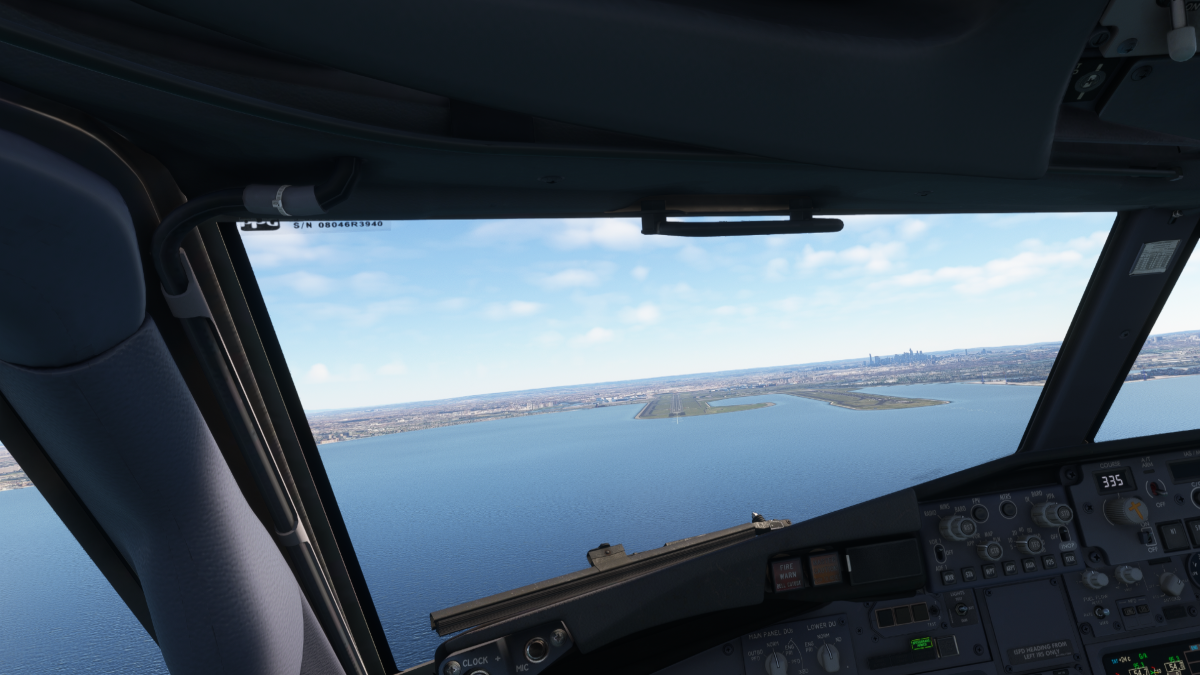The width and height of the screenshot is (1200, 675).
Task: Click the COURSE selector knob
Action: click(x=1126, y=511)
